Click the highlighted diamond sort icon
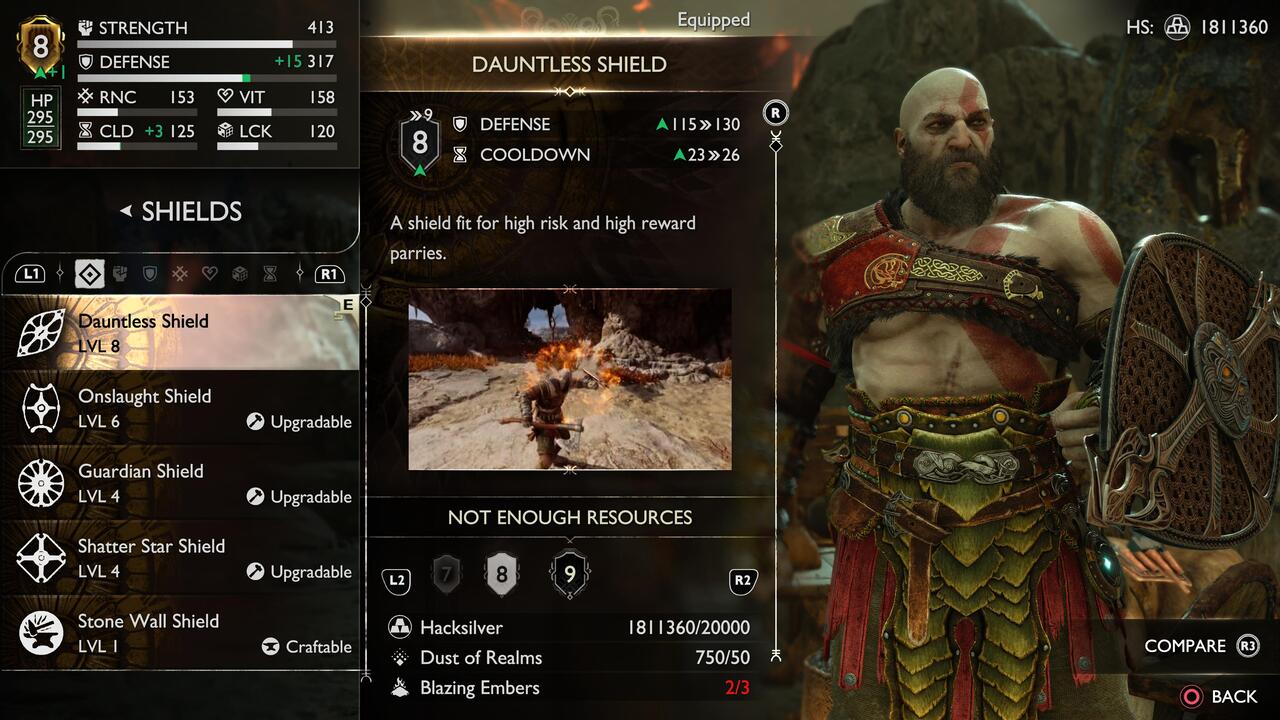This screenshot has width=1280, height=720. pos(89,273)
